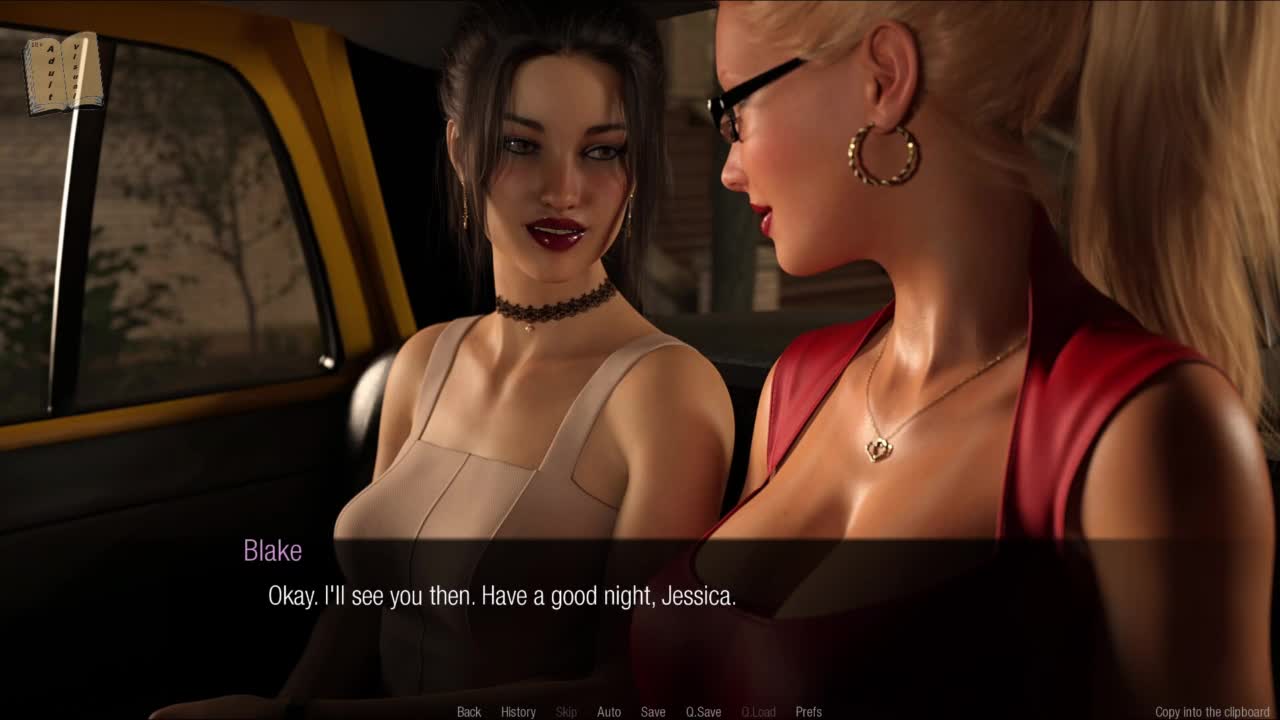
Task: Open the Prefs settings screen
Action: click(x=808, y=712)
